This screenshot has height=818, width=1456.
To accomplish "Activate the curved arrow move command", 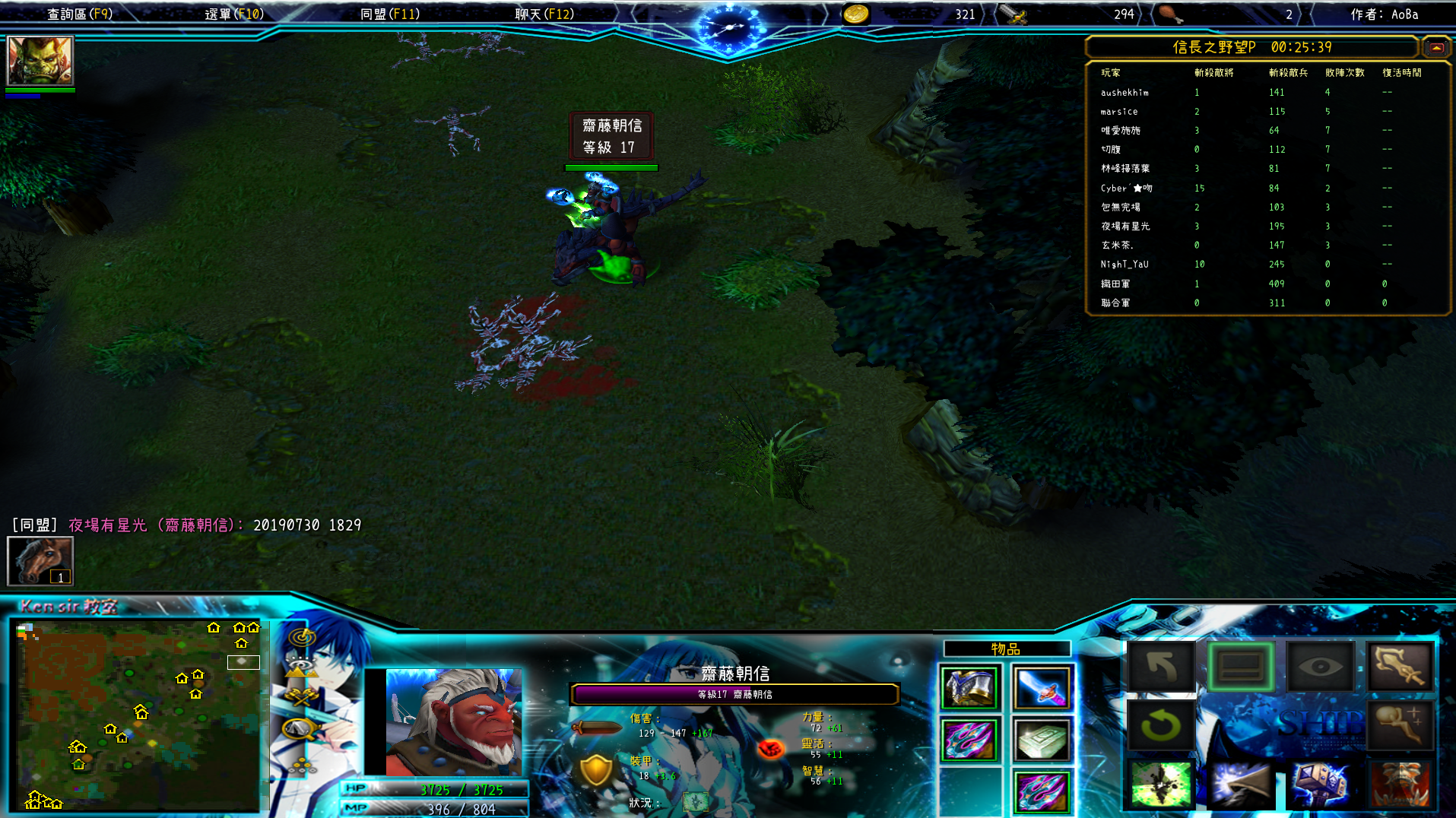I will coord(1161,667).
